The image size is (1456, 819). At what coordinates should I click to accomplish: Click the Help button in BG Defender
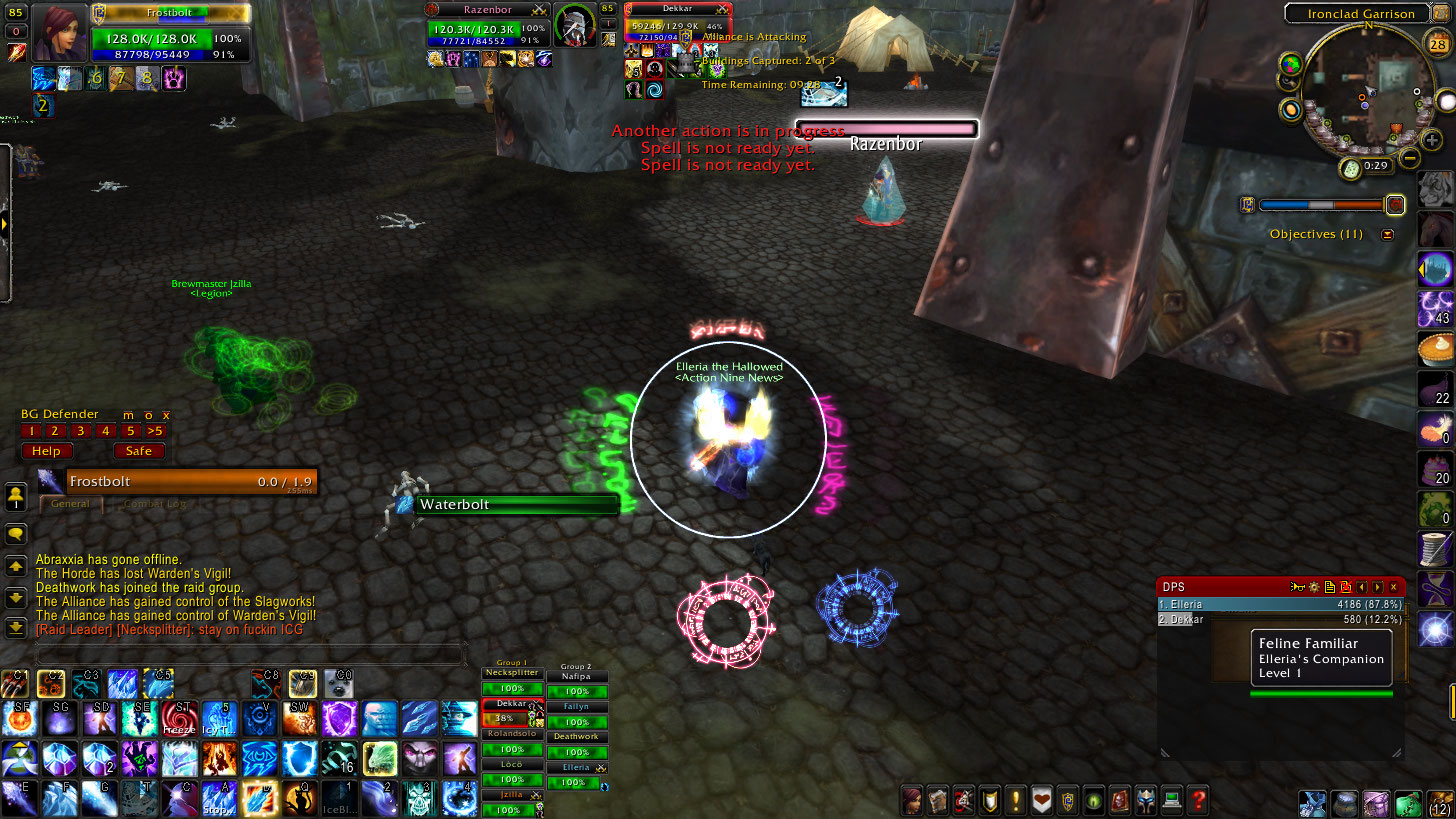(x=47, y=451)
